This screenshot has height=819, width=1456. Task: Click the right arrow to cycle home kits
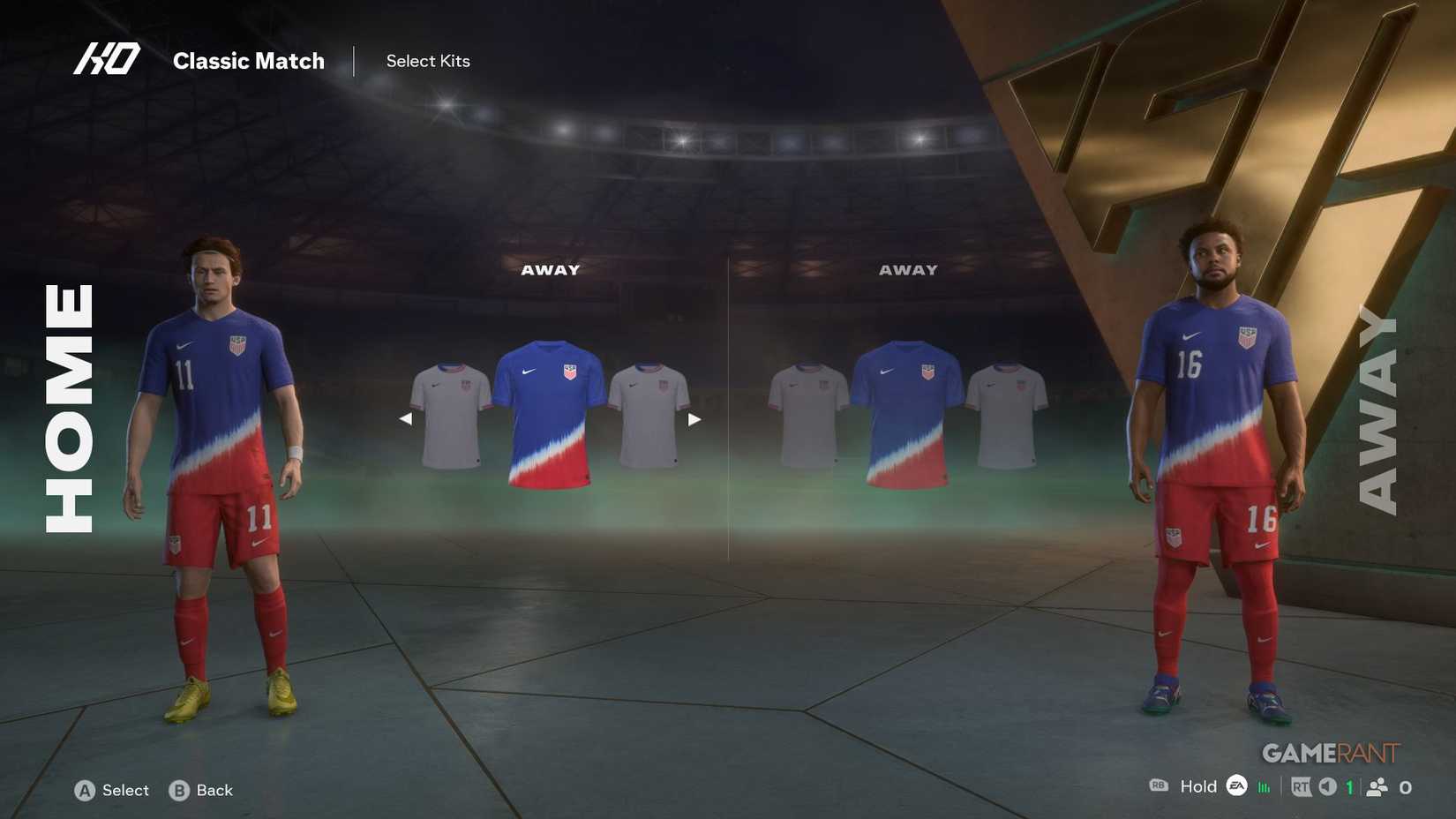pyautogui.click(x=696, y=418)
